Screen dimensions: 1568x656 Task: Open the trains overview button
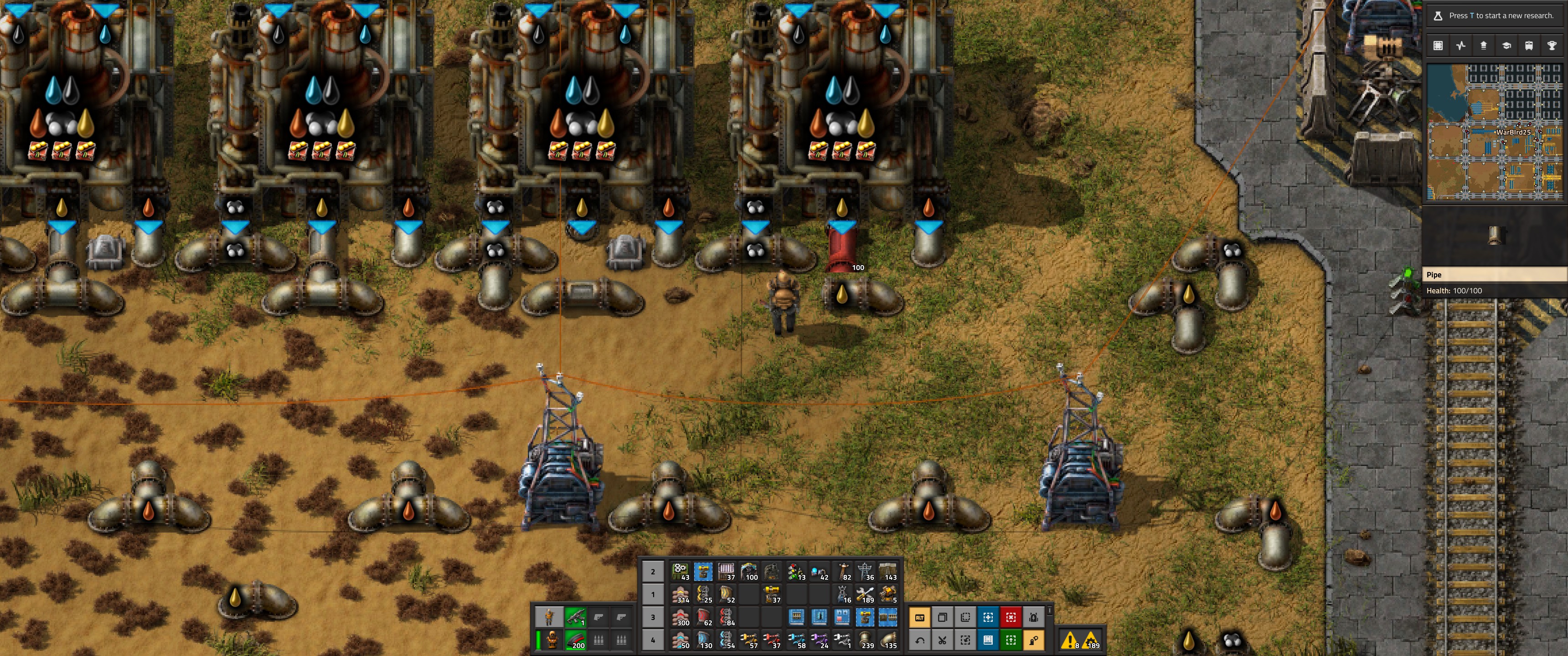point(1528,46)
